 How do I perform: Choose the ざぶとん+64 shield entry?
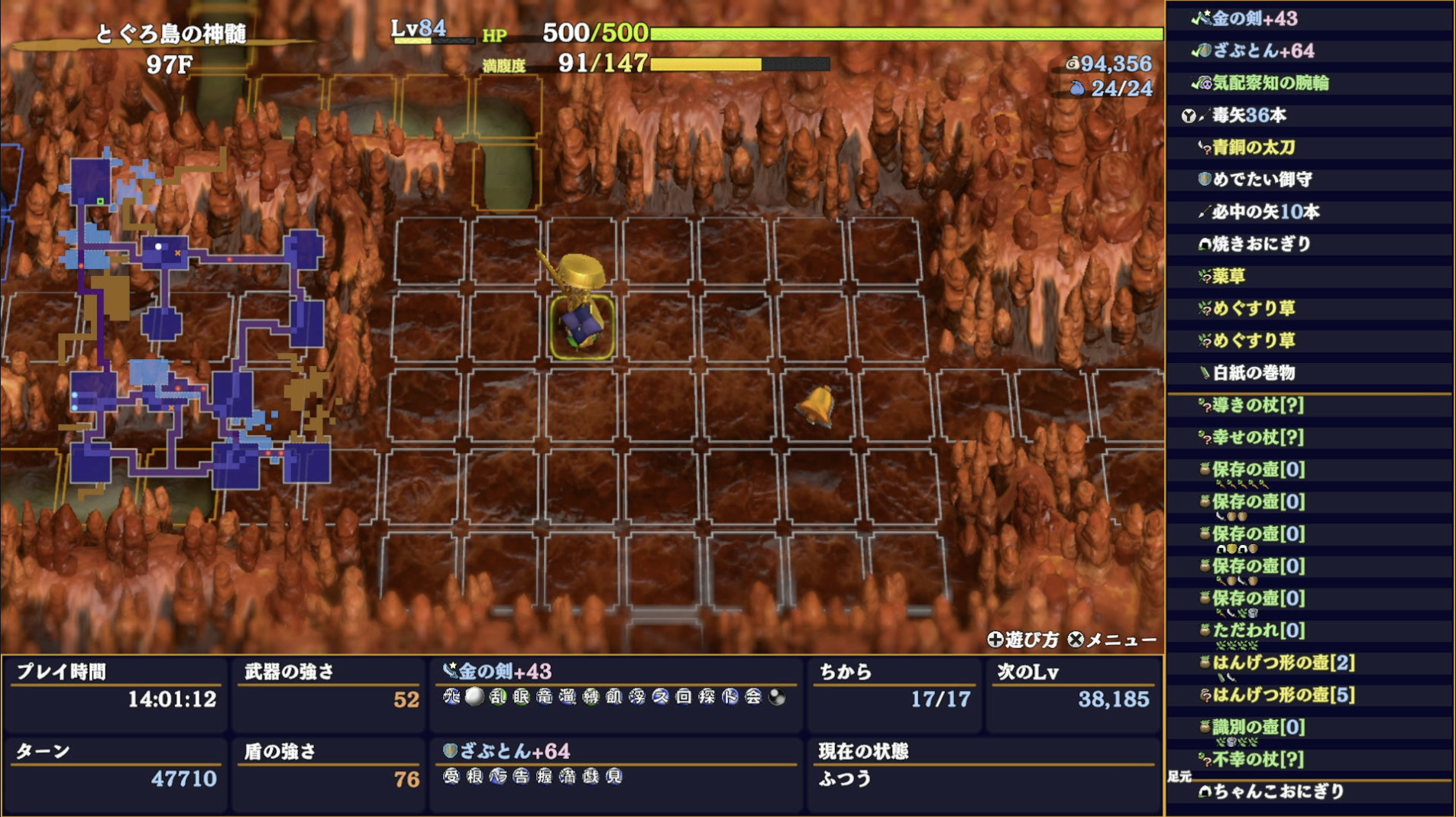1263,50
